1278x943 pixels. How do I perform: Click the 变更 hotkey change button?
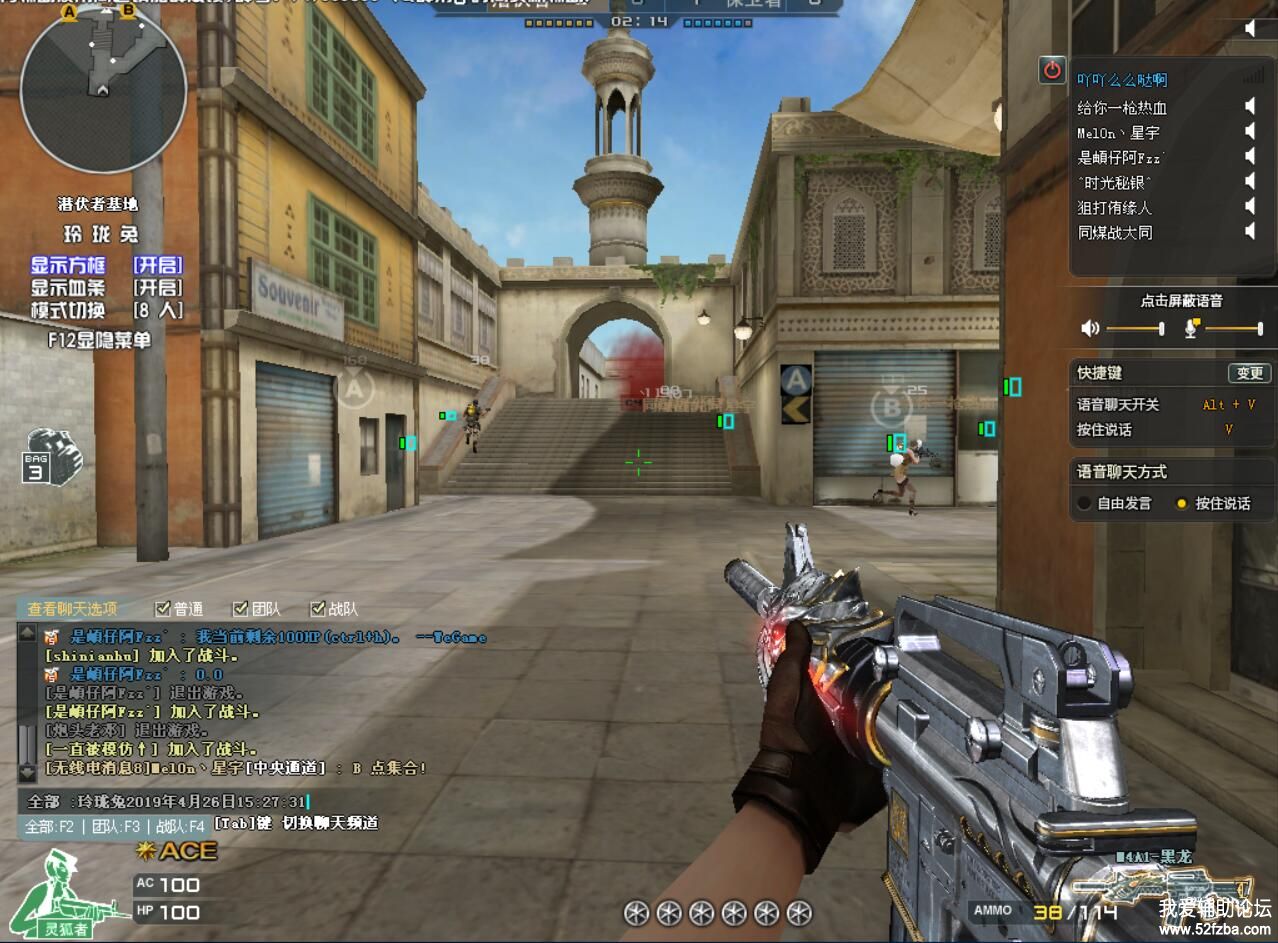(x=1249, y=373)
